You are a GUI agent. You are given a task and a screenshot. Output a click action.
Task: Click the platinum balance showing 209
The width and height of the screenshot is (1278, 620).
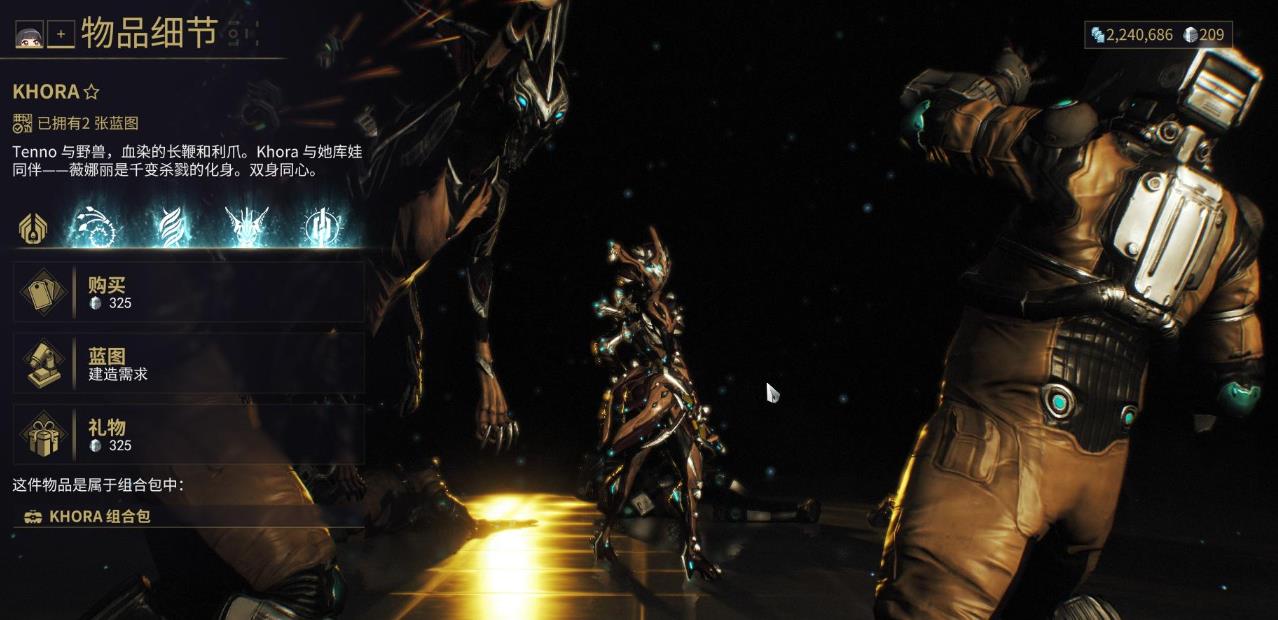(x=1203, y=35)
